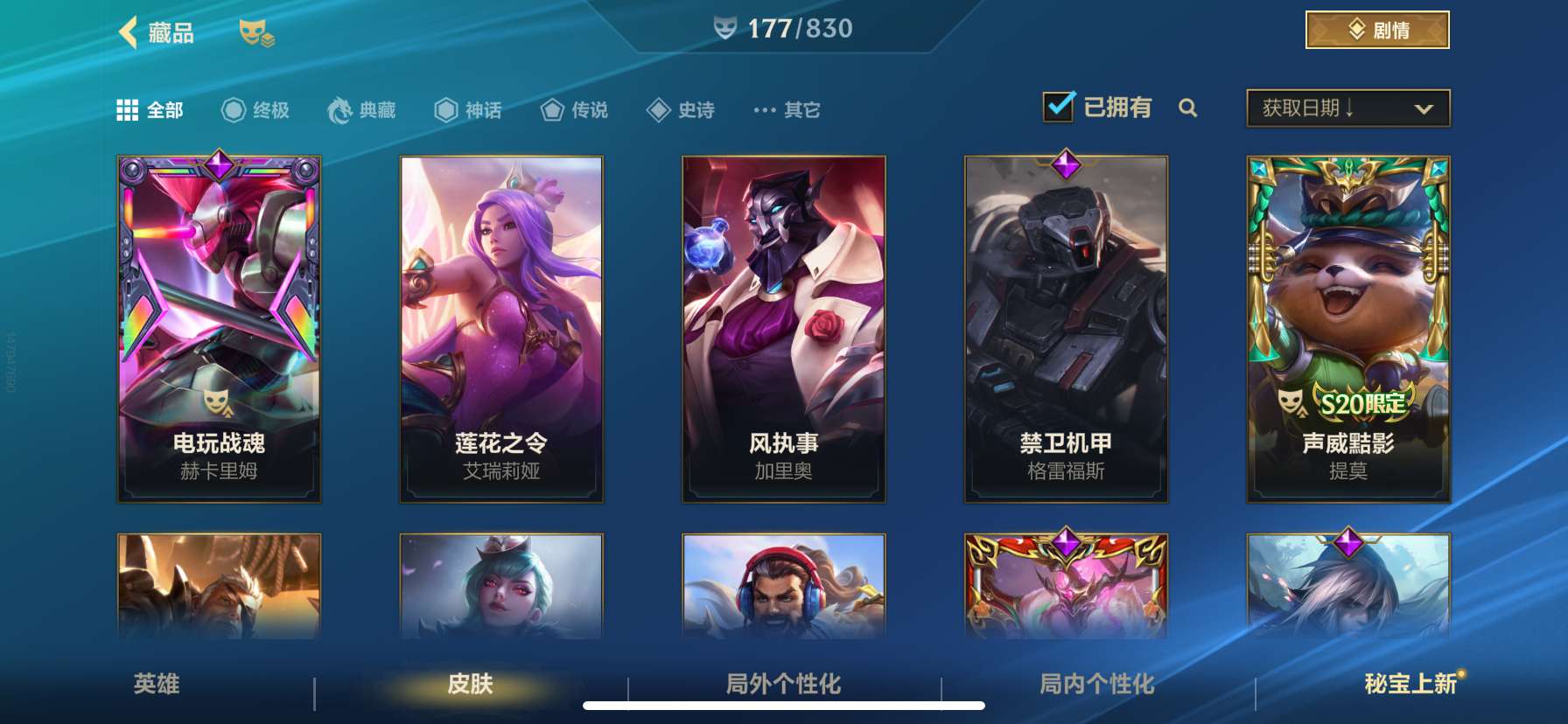
Task: Select the 传说 (Legendary) rarity filter icon
Action: (551, 109)
